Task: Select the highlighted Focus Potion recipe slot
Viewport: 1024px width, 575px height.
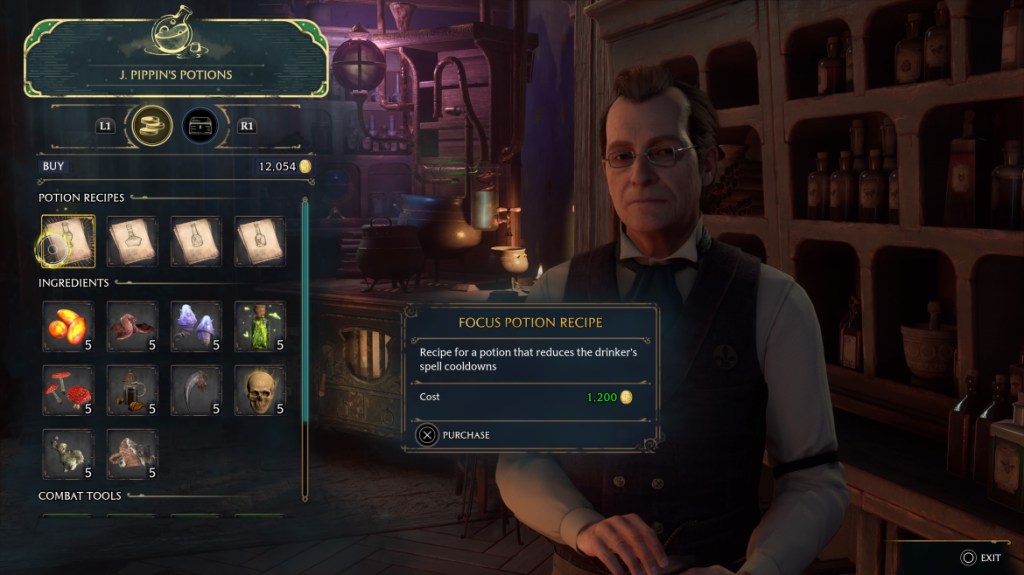Action: 69,241
